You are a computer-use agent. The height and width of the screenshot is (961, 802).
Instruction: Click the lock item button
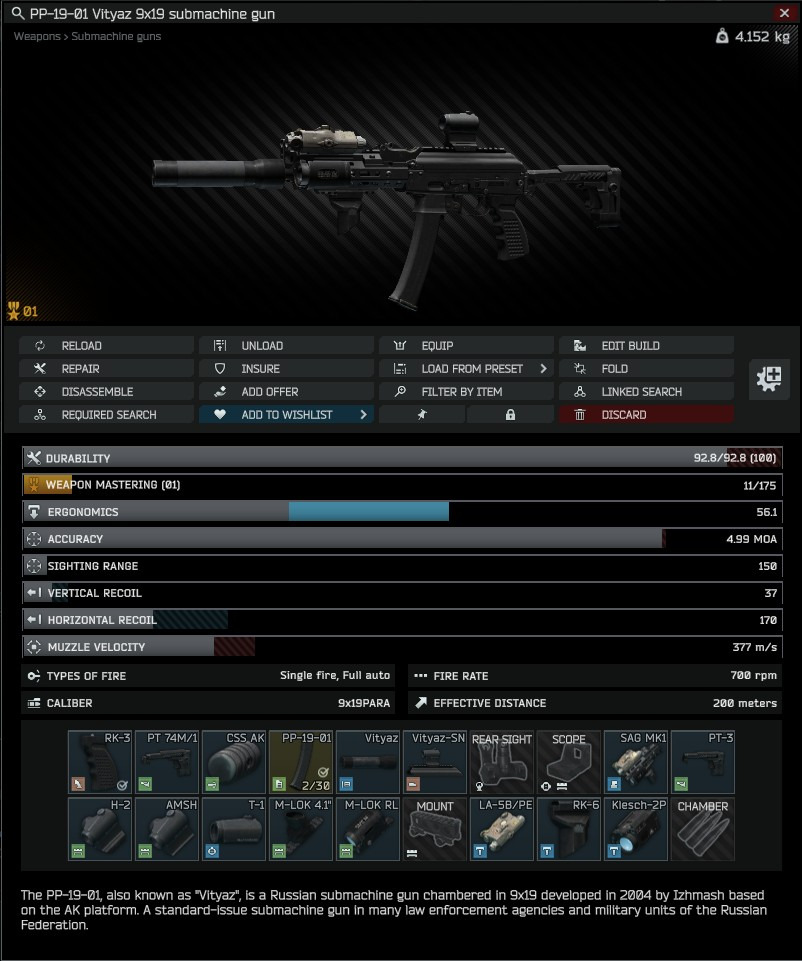tap(510, 414)
